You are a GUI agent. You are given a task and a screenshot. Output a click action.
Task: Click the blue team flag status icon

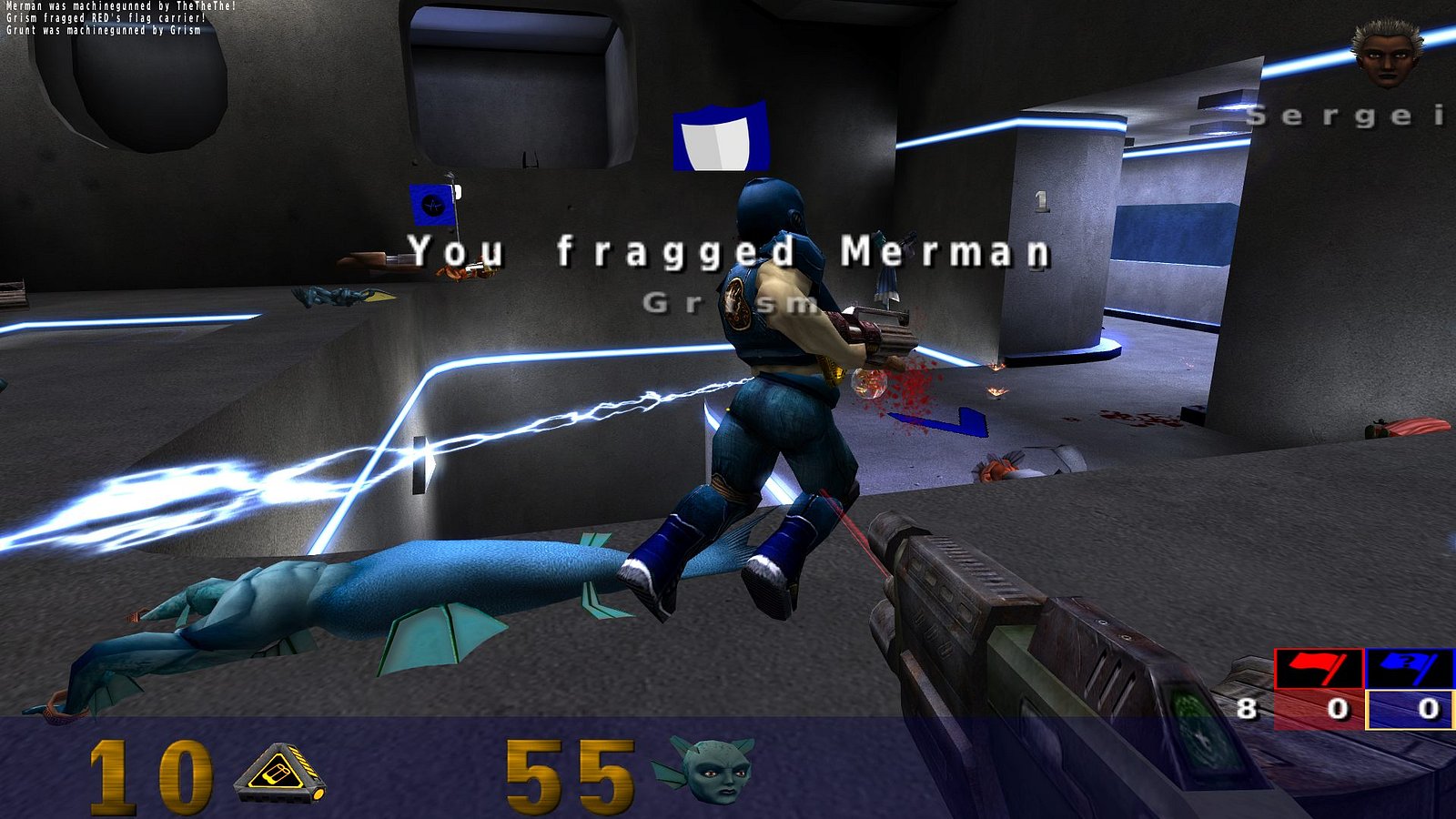pyautogui.click(x=1409, y=670)
